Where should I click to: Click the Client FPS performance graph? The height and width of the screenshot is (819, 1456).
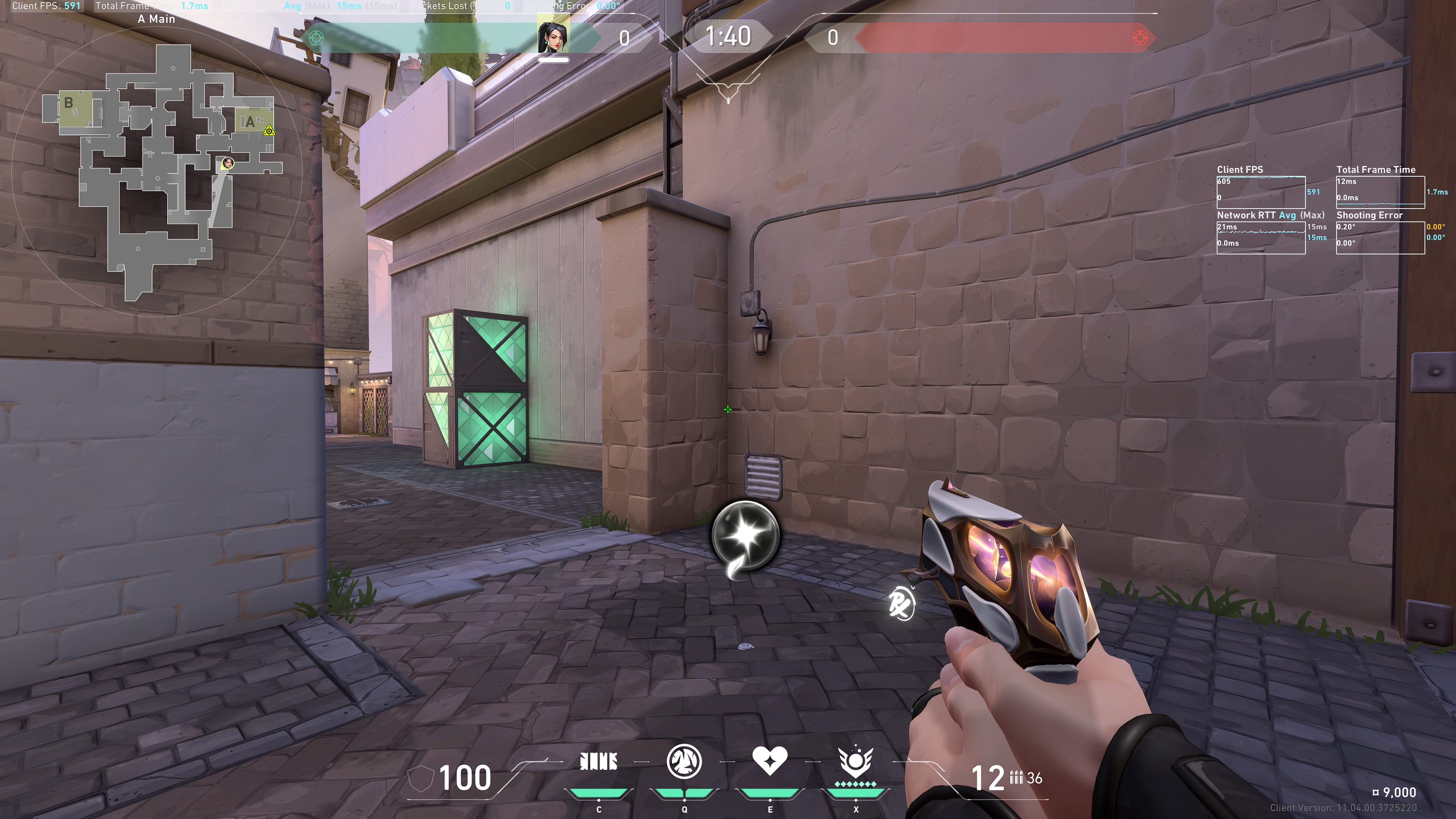[1260, 192]
